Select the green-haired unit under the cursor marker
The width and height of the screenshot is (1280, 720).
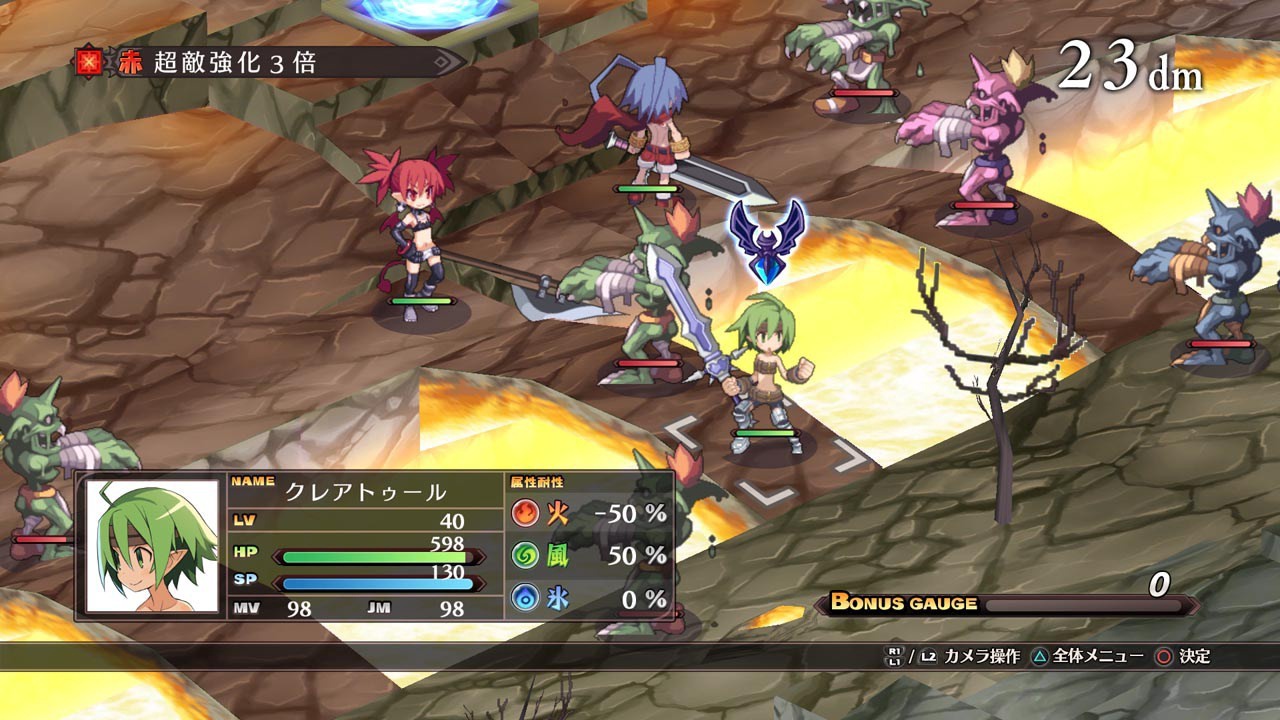tap(766, 375)
